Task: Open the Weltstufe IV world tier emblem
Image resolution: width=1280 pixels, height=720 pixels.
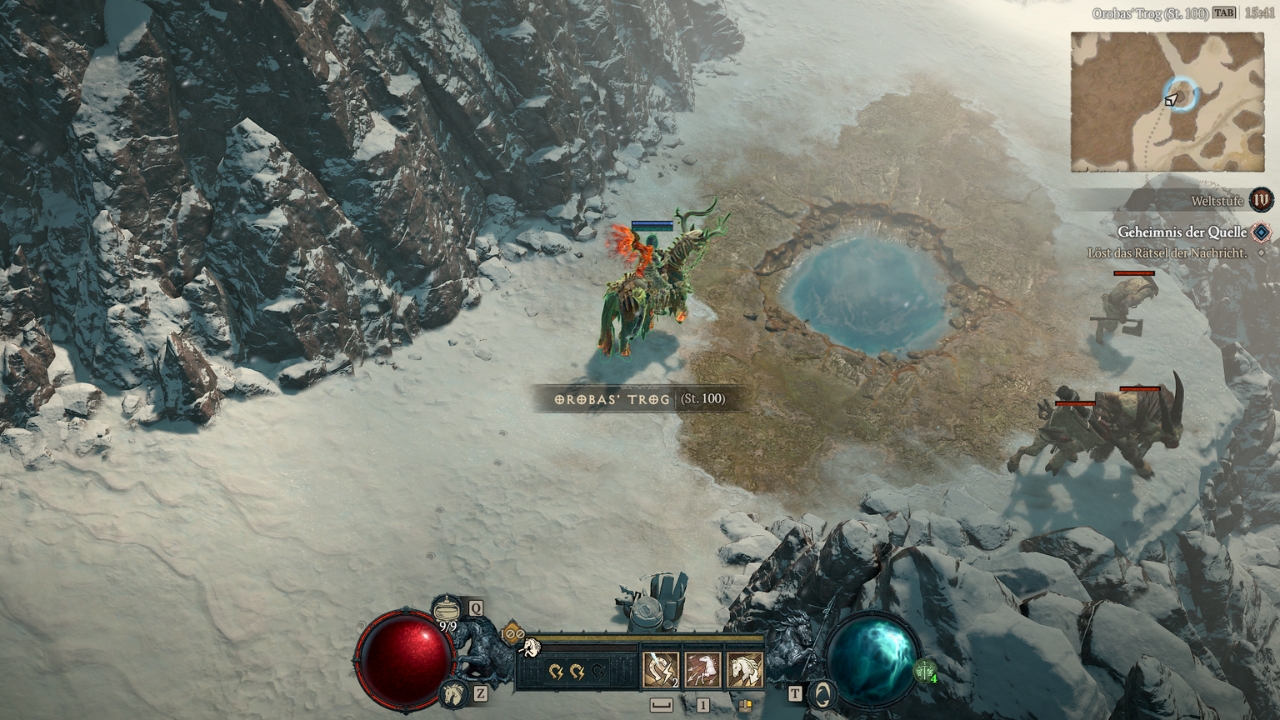Action: tap(1262, 200)
